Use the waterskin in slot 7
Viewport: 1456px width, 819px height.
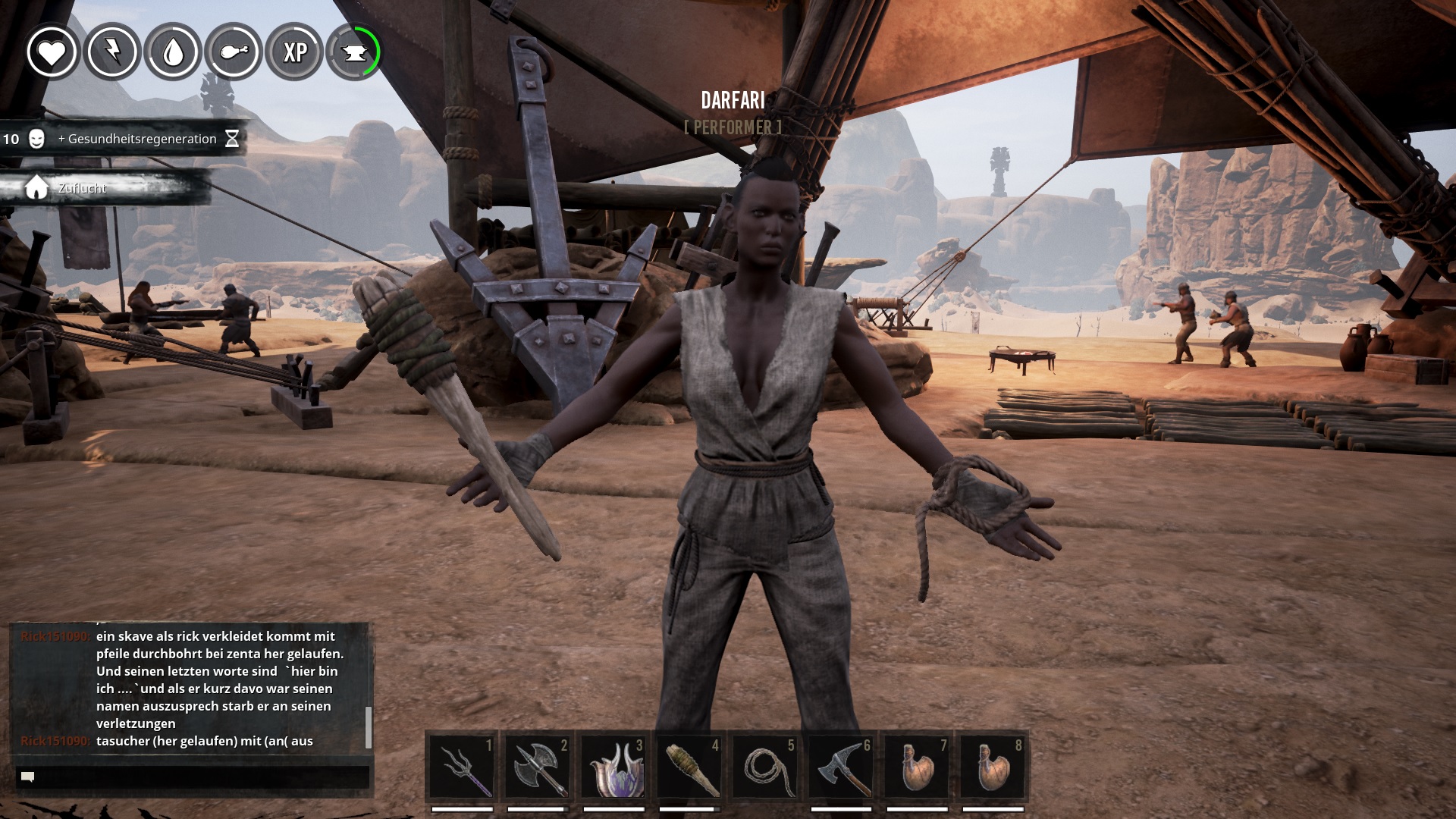[917, 767]
